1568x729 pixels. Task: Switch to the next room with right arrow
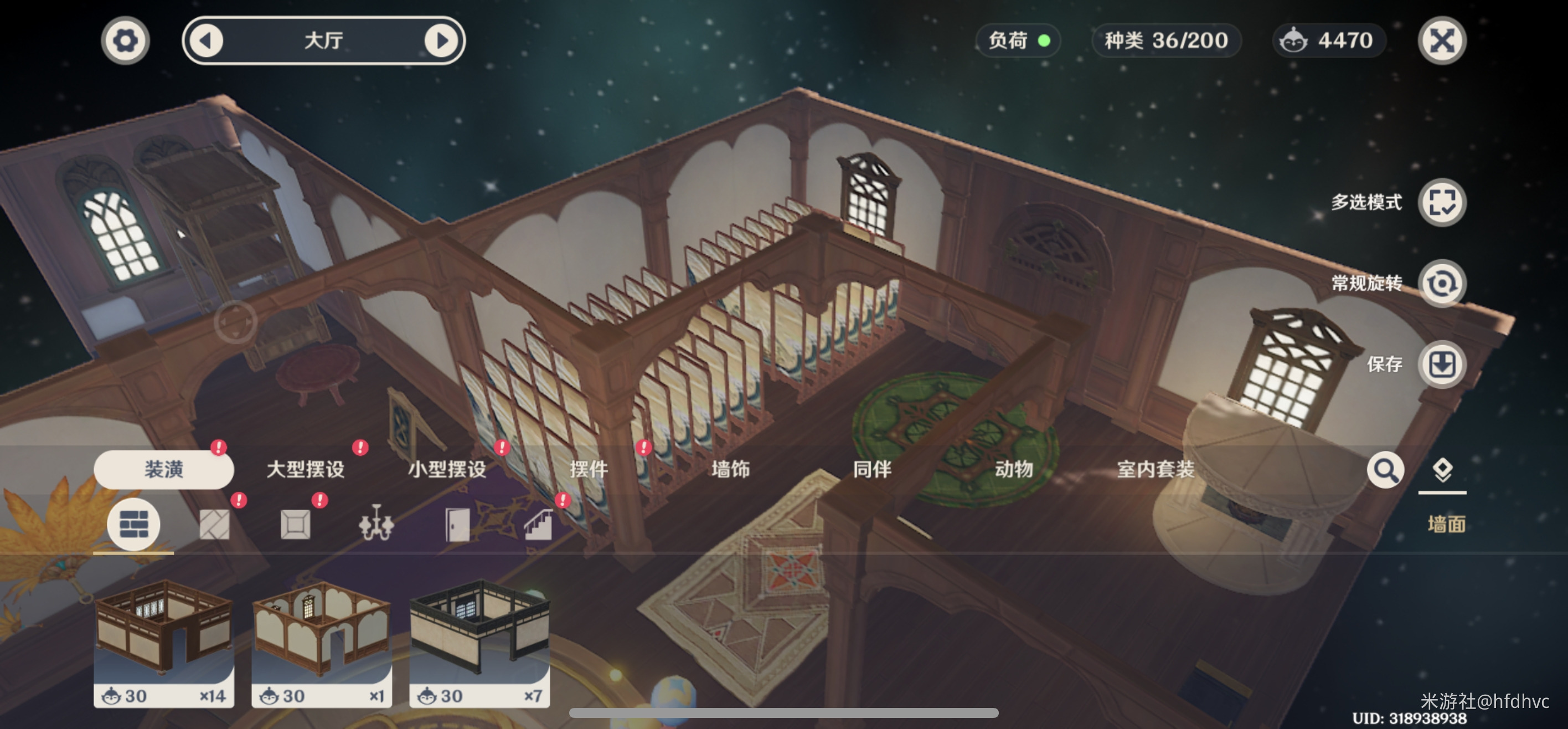tap(441, 41)
